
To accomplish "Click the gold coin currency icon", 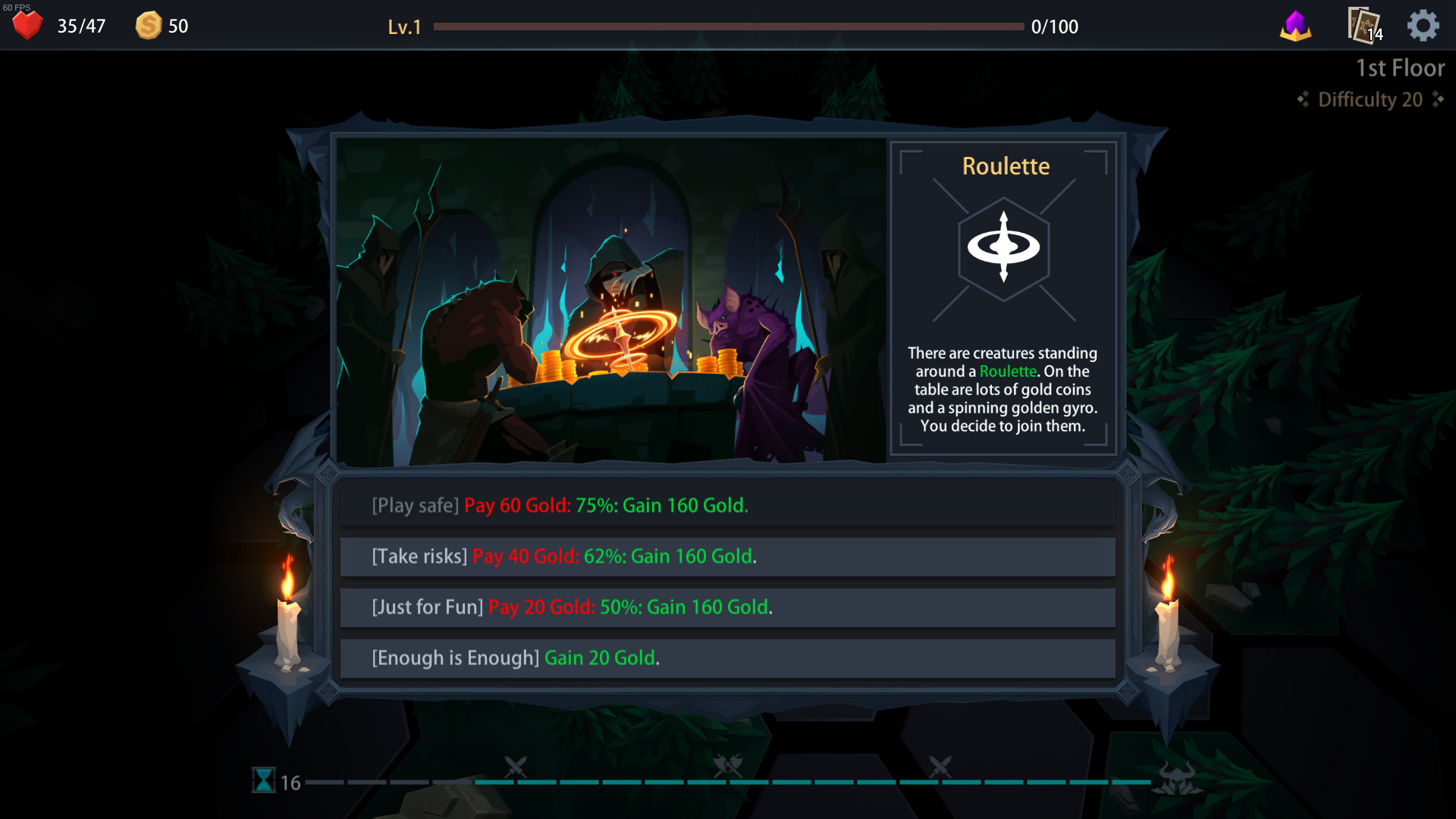I will pyautogui.click(x=149, y=25).
